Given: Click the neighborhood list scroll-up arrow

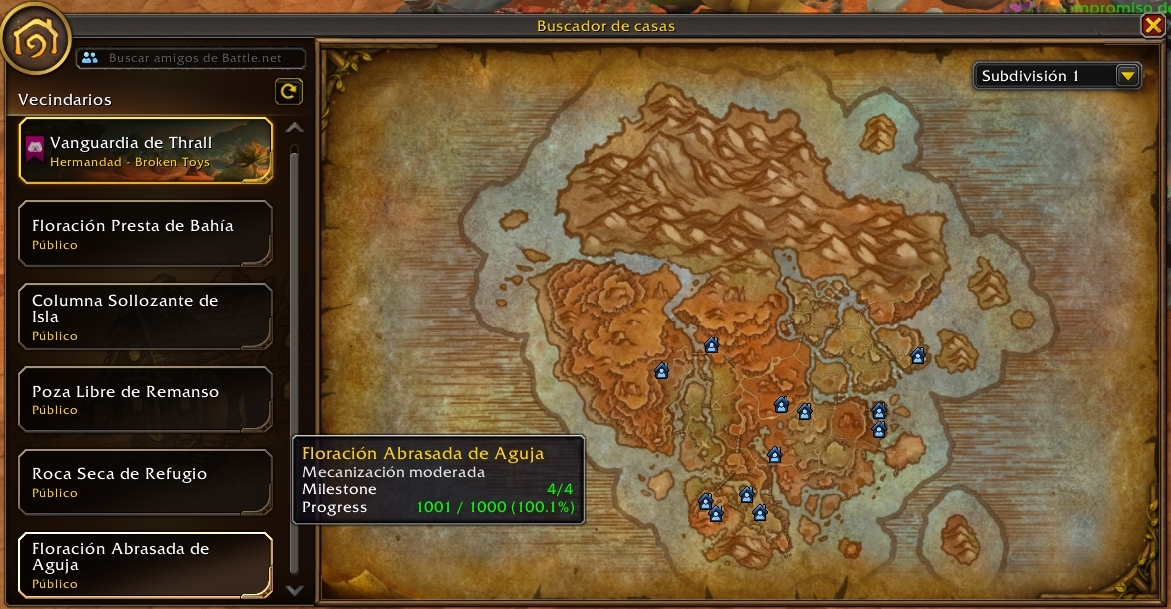Looking at the screenshot, I should pos(294,128).
